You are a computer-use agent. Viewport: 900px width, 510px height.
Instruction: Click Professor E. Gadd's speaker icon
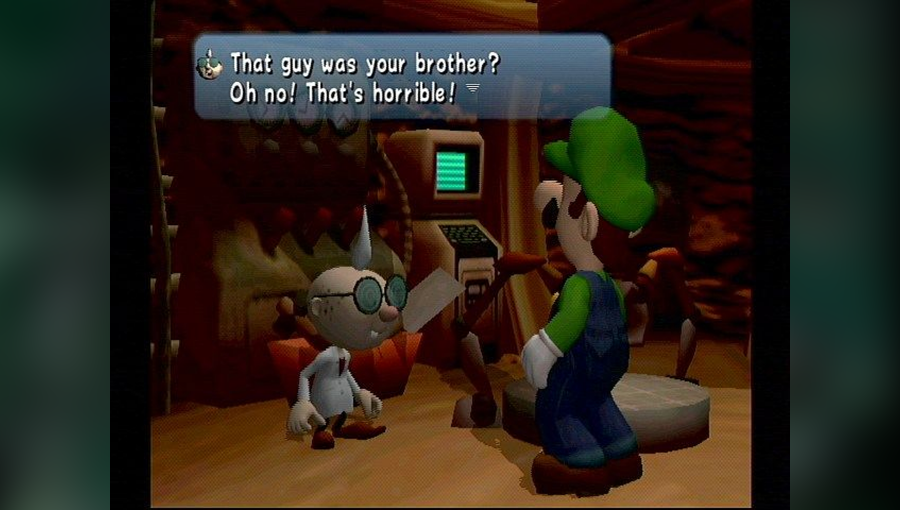211,64
